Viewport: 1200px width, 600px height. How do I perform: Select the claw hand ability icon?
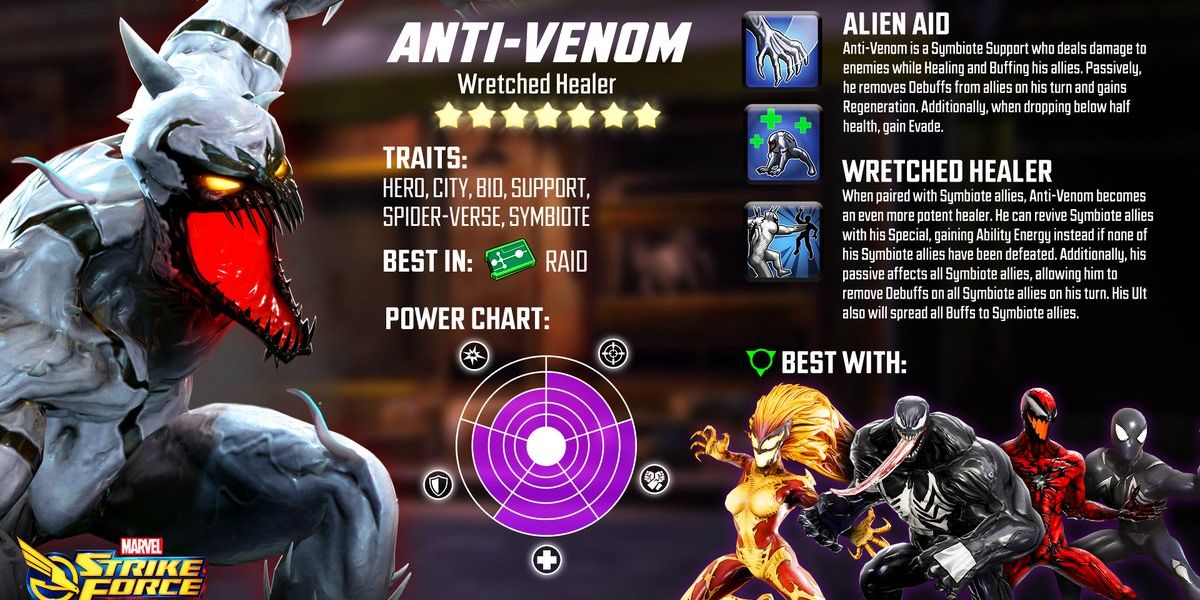[x=781, y=49]
